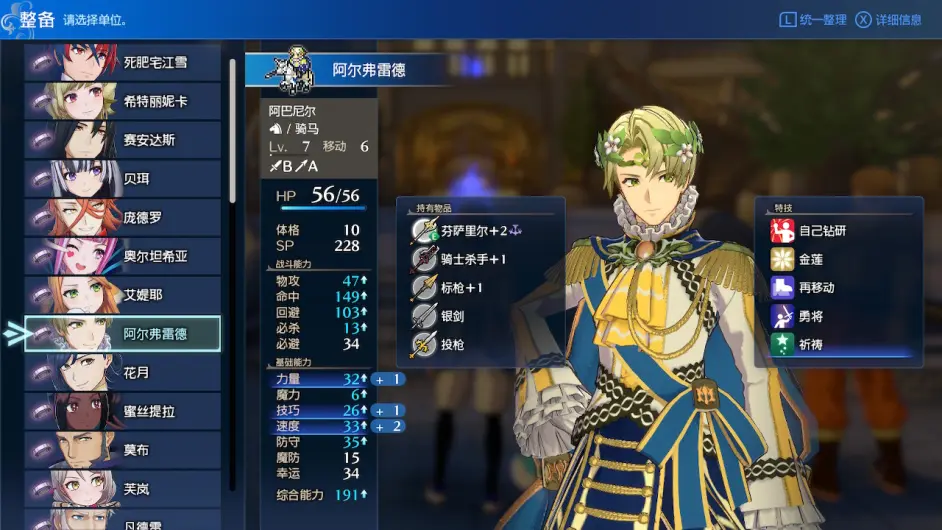Pick 贝珥 in the unit list
This screenshot has height=530, width=942.
[x=122, y=179]
